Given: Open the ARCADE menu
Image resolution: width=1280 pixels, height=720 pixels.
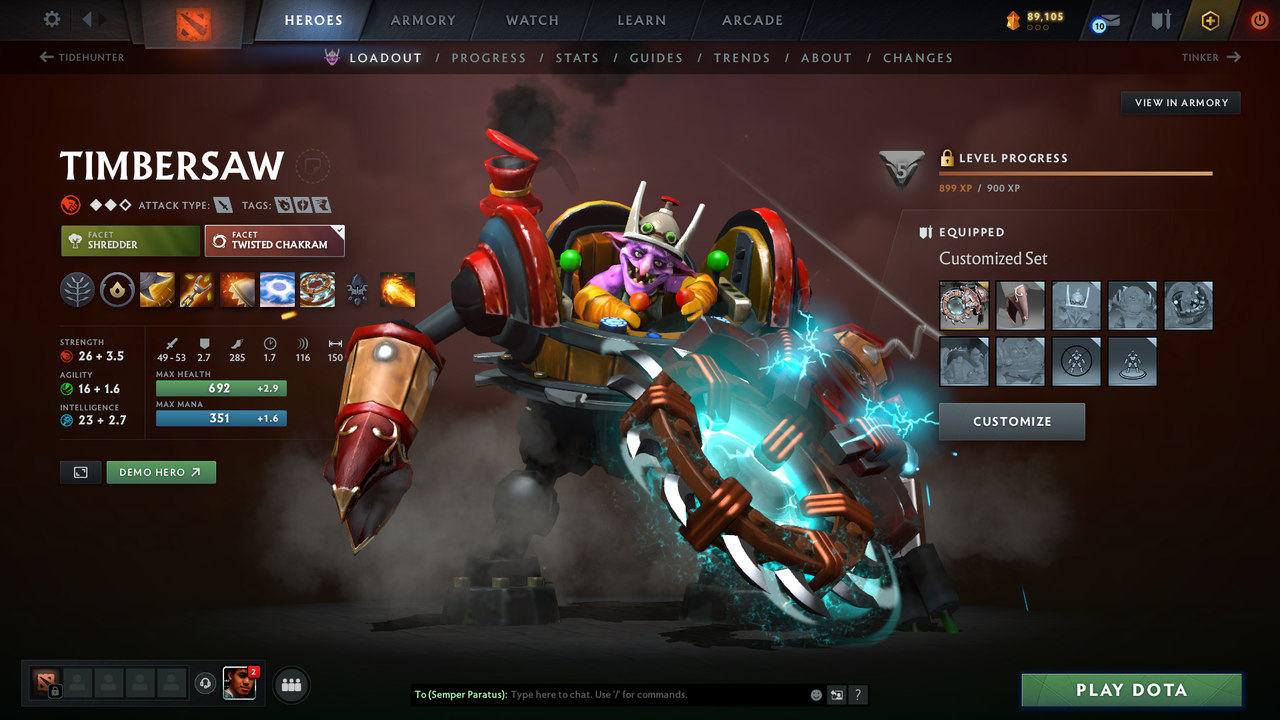Looking at the screenshot, I should (751, 20).
